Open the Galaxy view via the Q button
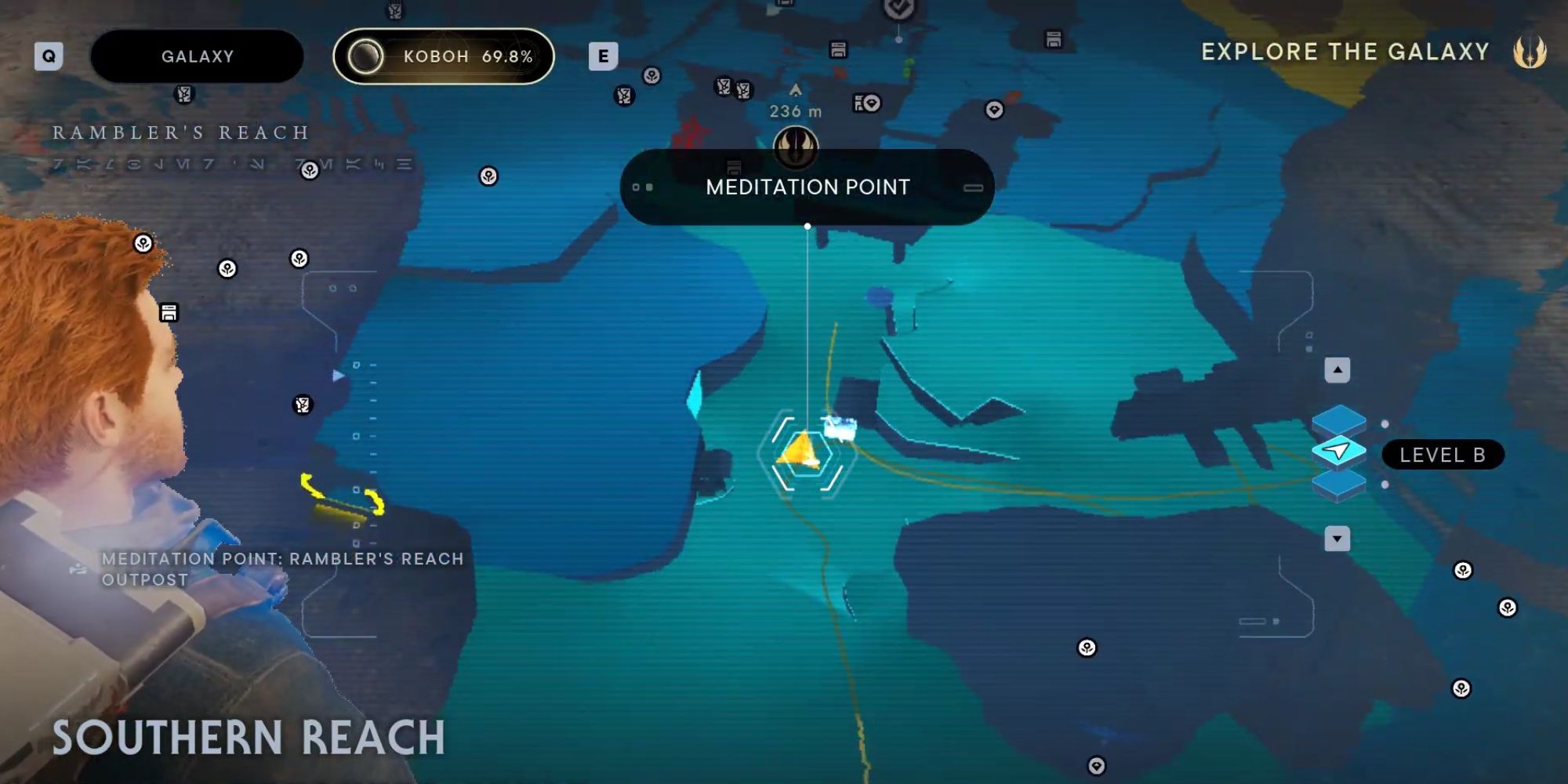Screen dimensions: 1568x784 coord(49,56)
